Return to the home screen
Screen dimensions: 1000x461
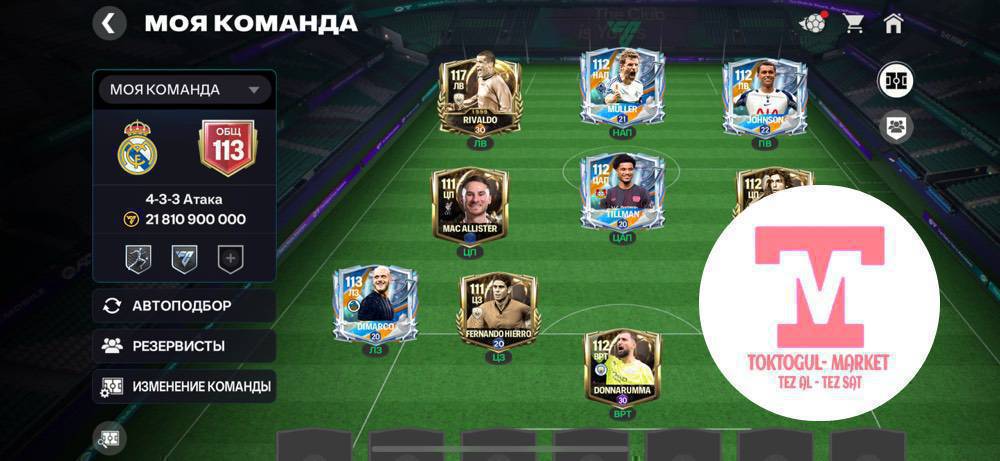point(893,23)
